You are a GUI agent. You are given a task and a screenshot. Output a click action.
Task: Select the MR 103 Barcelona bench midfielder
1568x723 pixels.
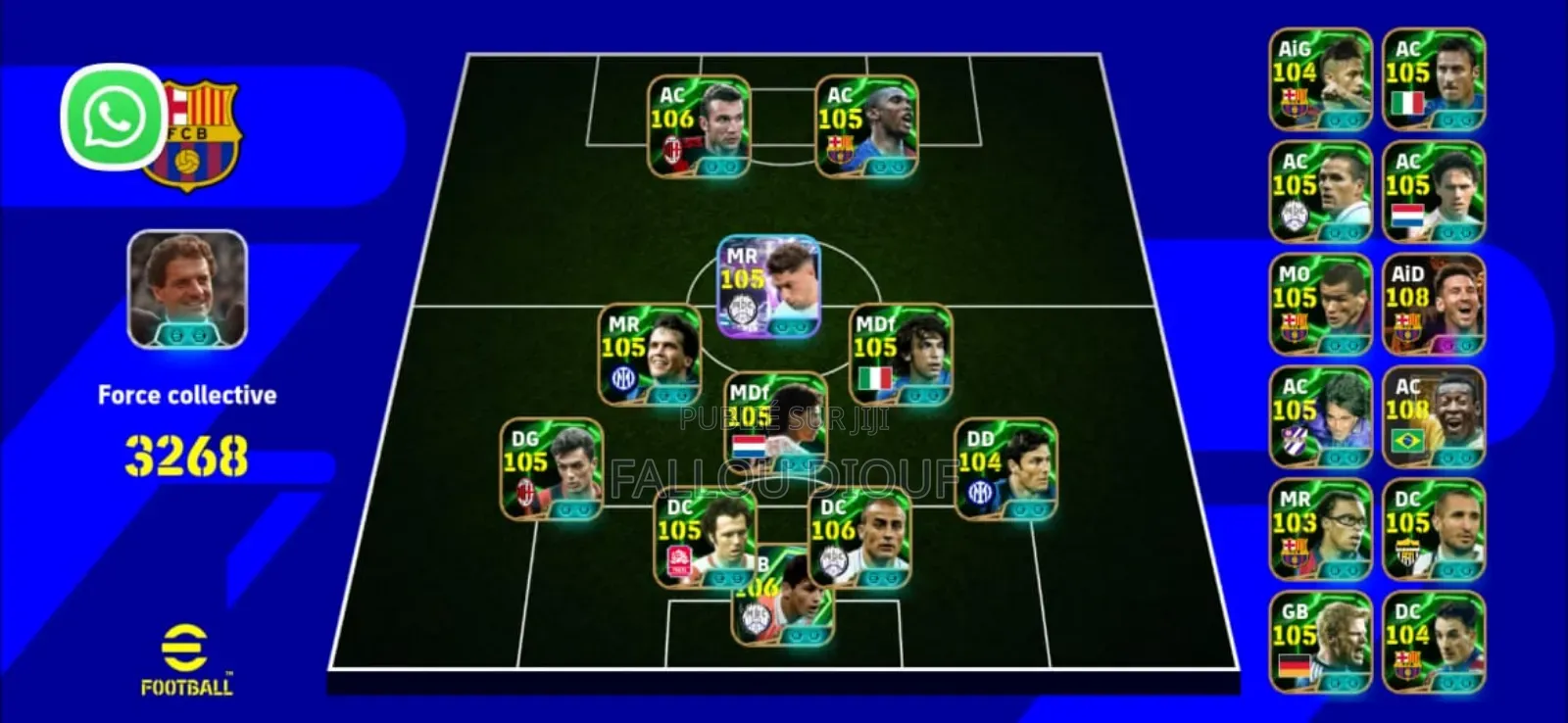click(x=1317, y=526)
